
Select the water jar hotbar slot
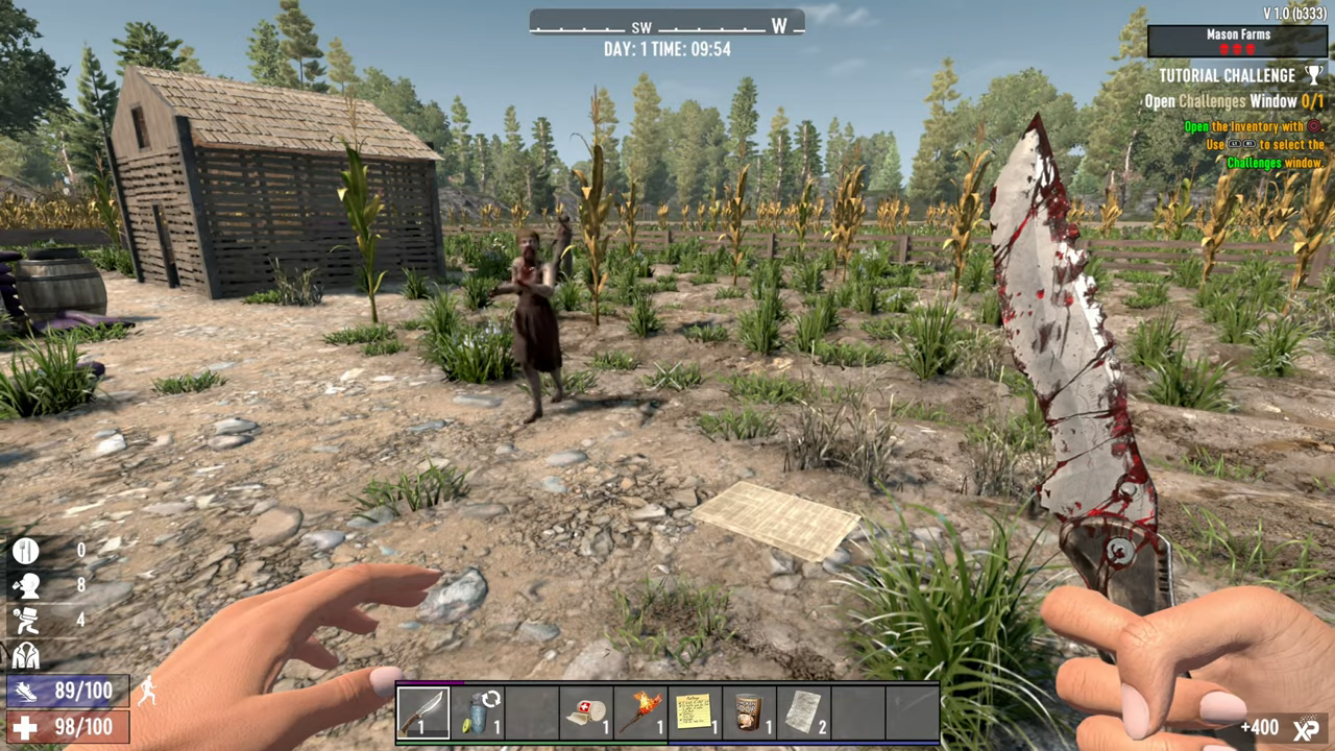[x=478, y=711]
